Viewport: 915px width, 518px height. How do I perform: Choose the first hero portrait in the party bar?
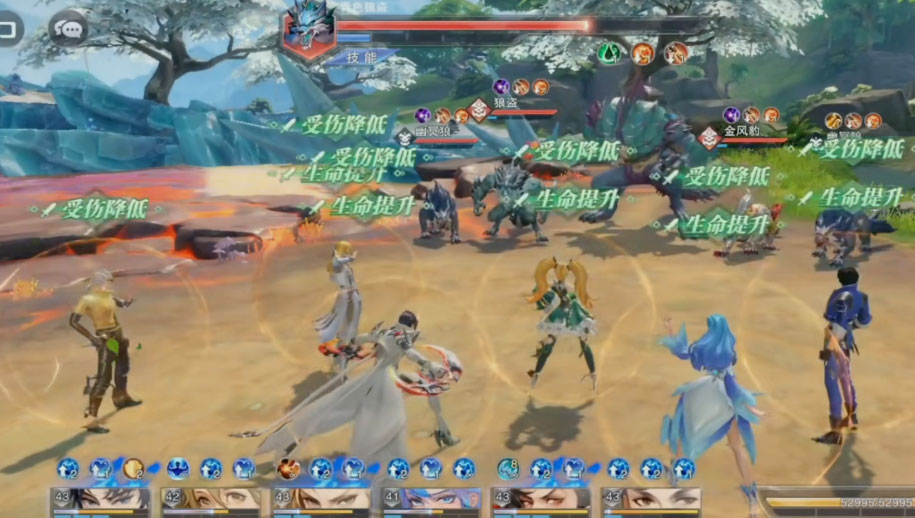(x=101, y=501)
